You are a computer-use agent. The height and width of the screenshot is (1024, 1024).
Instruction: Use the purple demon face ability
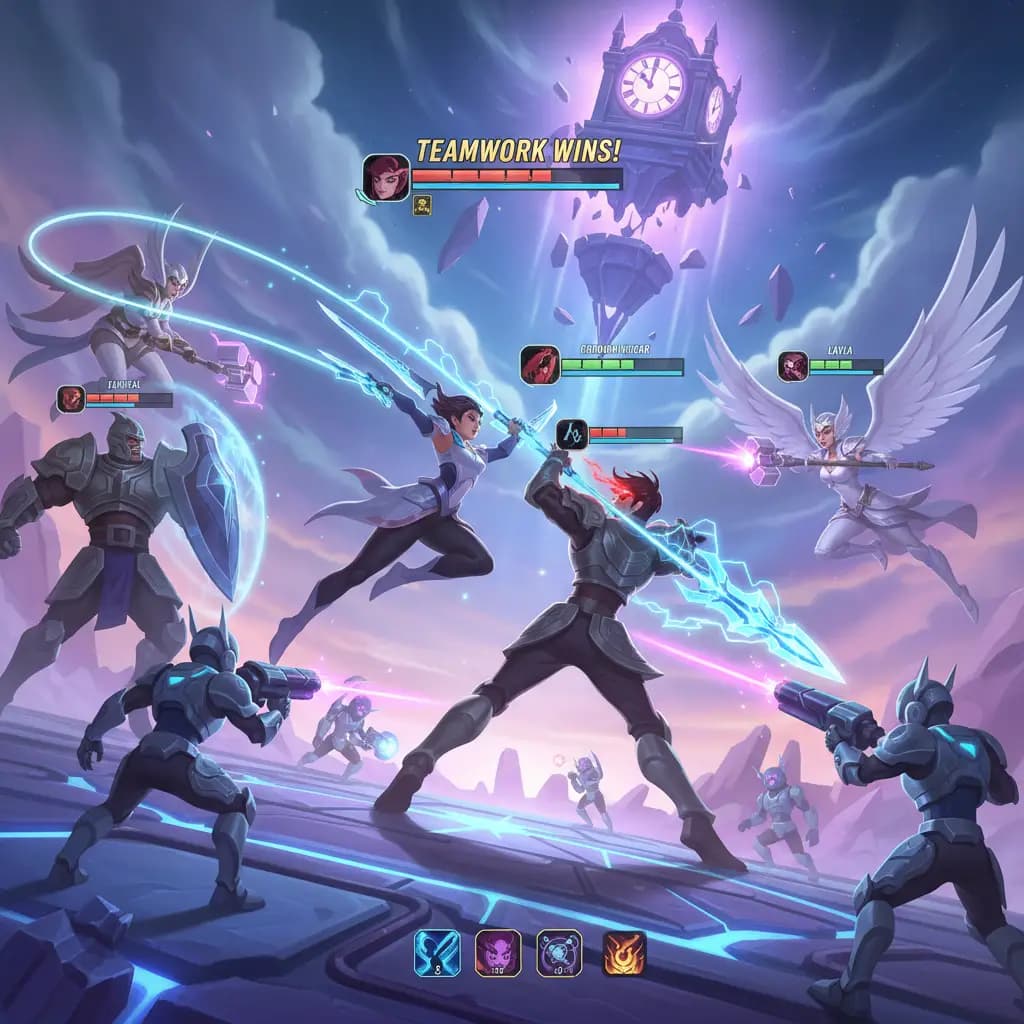(497, 953)
